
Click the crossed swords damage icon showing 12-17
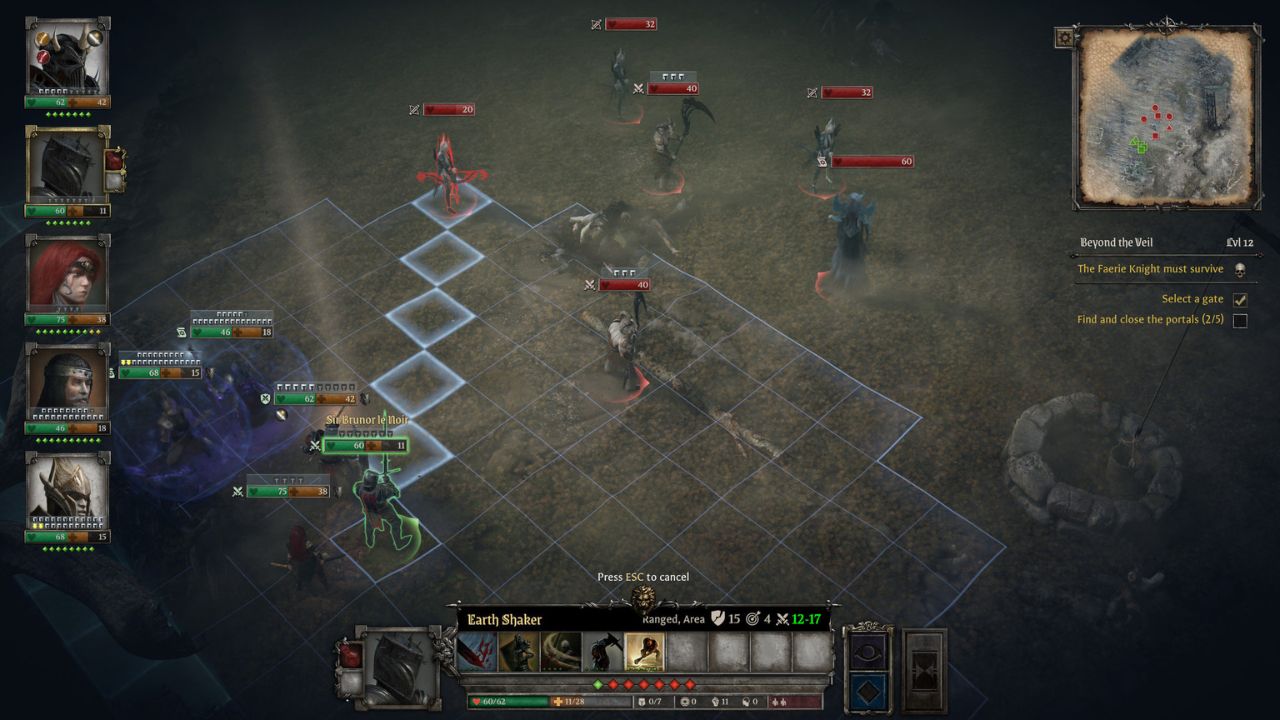pyautogui.click(x=781, y=619)
